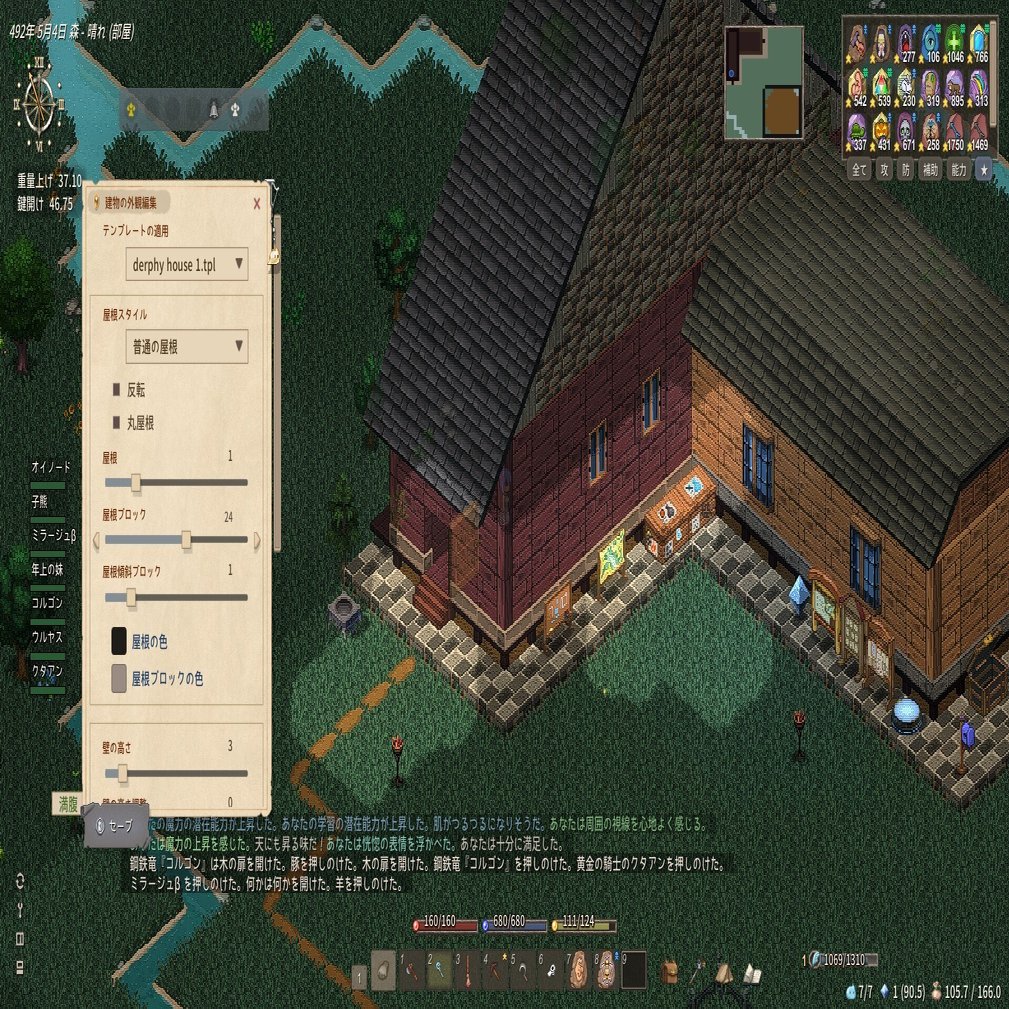Select the pickaxe in hotbar slot 4

click(x=494, y=971)
